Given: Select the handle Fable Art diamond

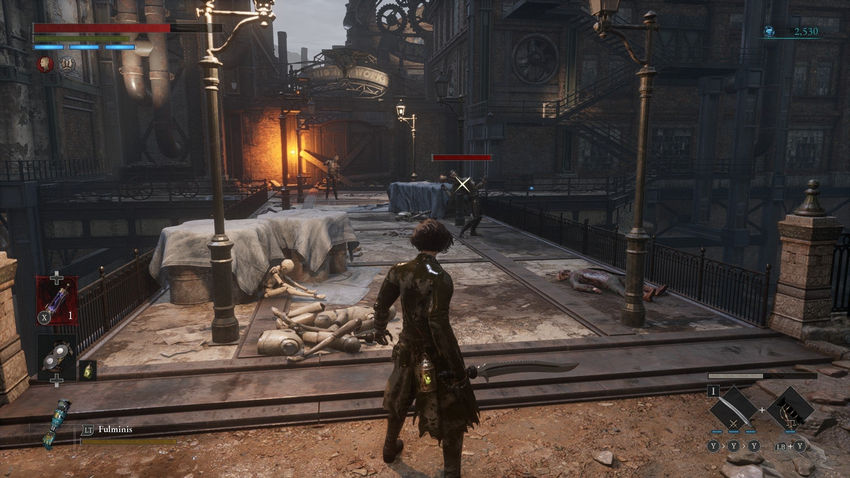Looking at the screenshot, I should (791, 409).
